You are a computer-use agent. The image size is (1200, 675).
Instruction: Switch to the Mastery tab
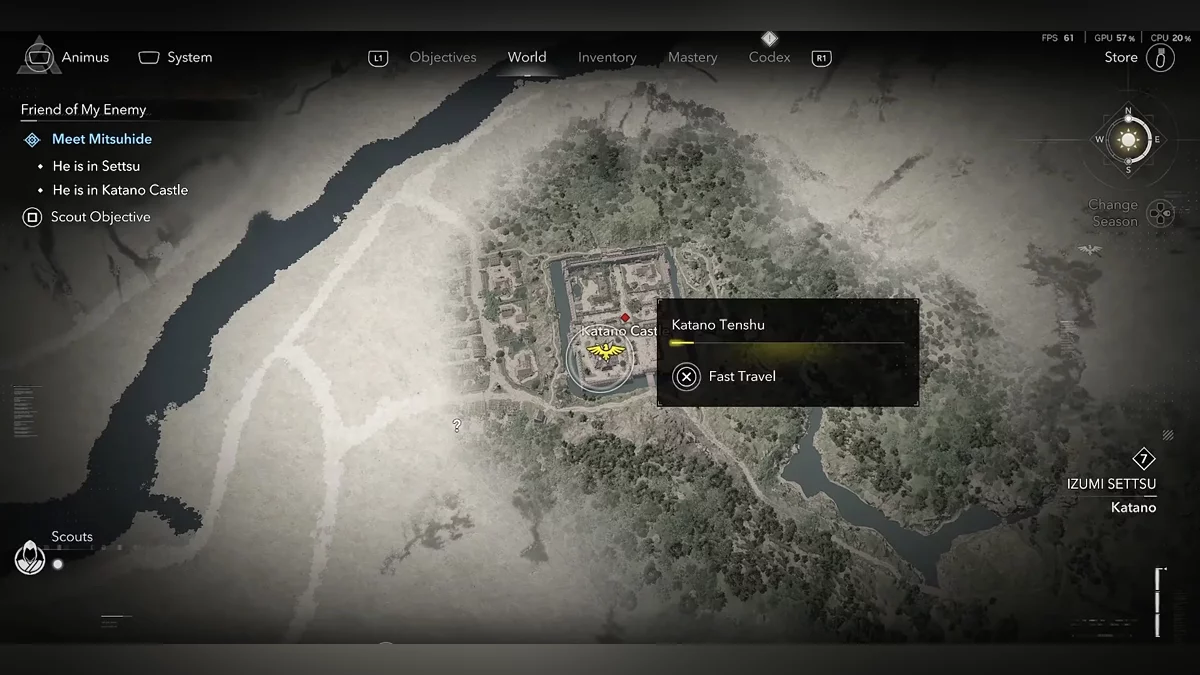click(693, 58)
